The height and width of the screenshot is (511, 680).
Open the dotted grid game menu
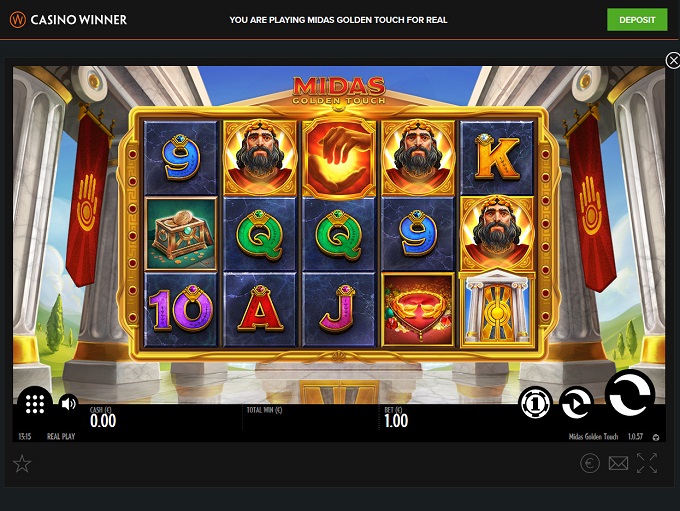point(34,404)
